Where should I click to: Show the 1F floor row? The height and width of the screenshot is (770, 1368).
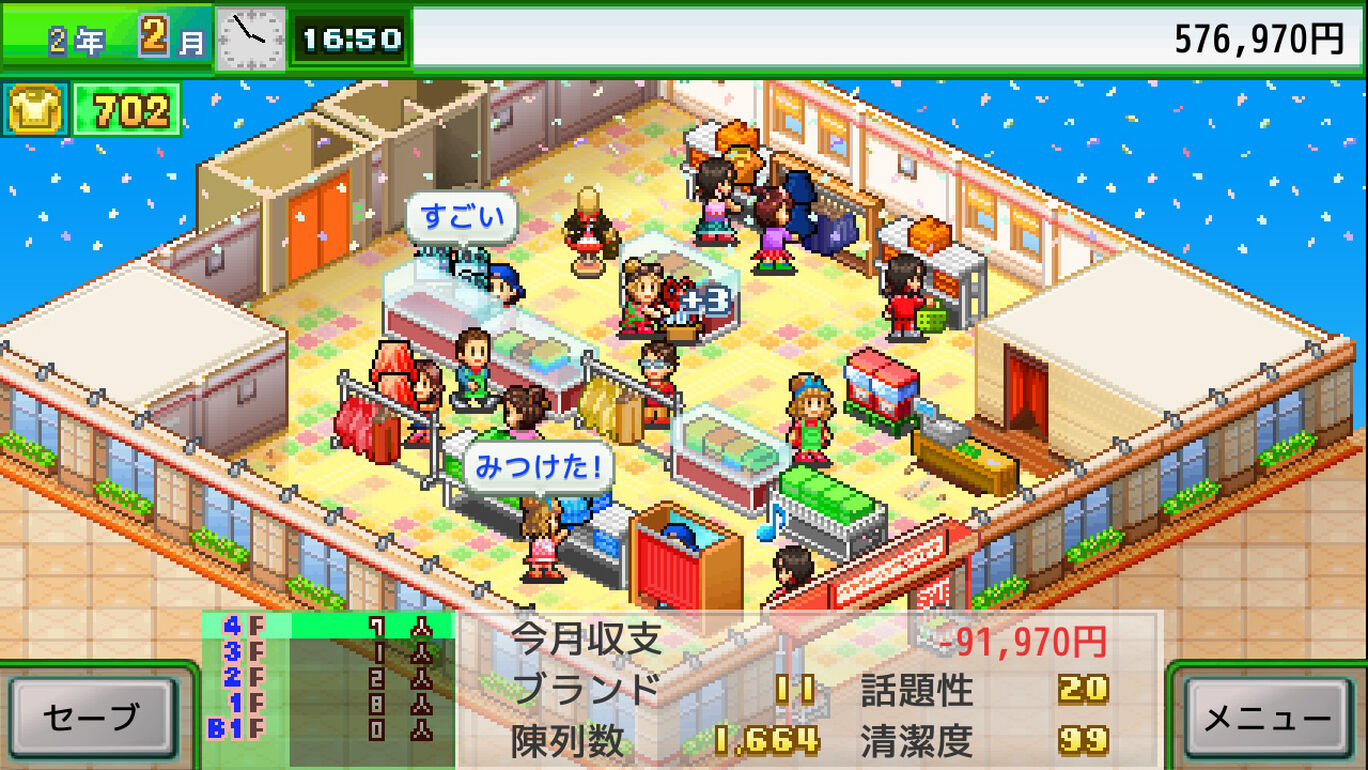tap(327, 704)
